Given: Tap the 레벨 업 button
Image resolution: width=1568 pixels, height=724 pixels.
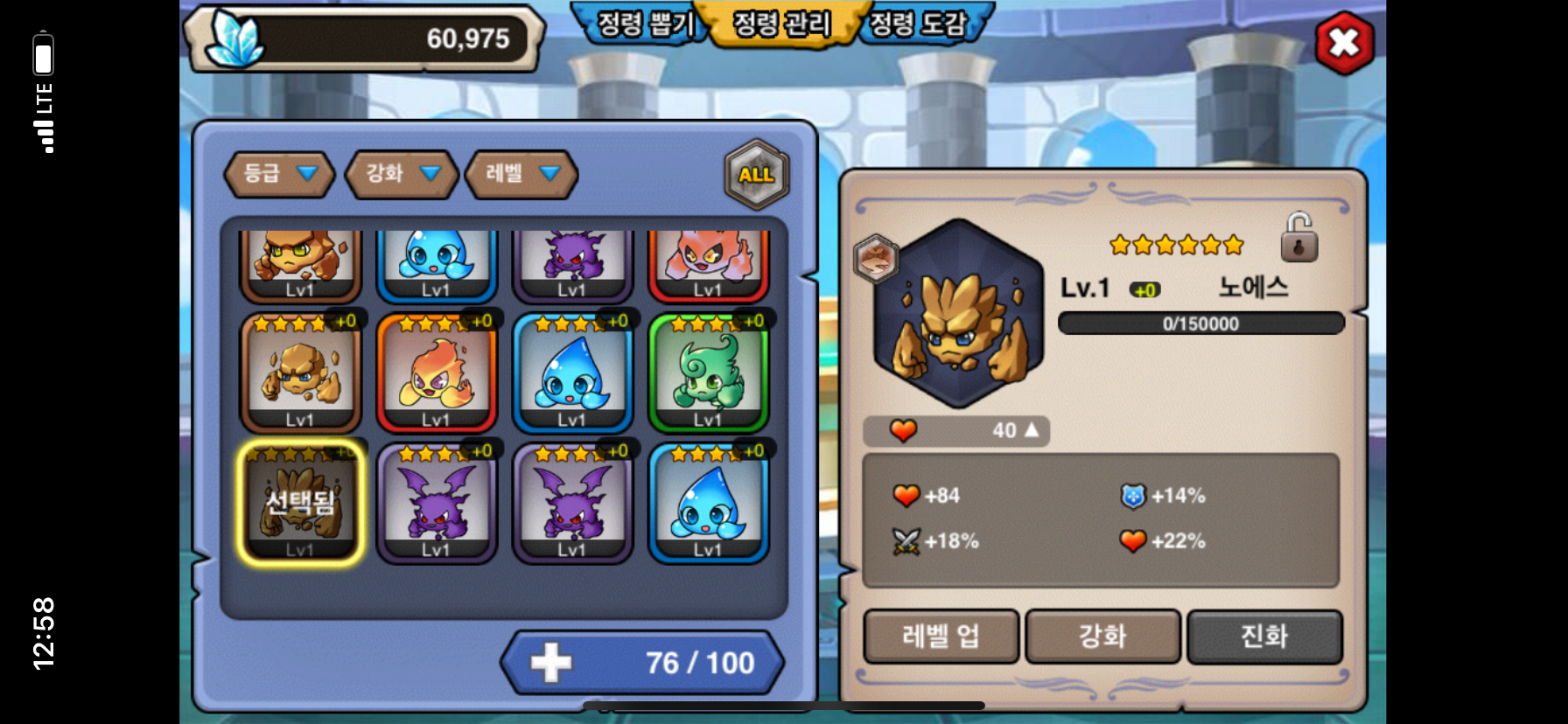Looking at the screenshot, I should tap(941, 636).
